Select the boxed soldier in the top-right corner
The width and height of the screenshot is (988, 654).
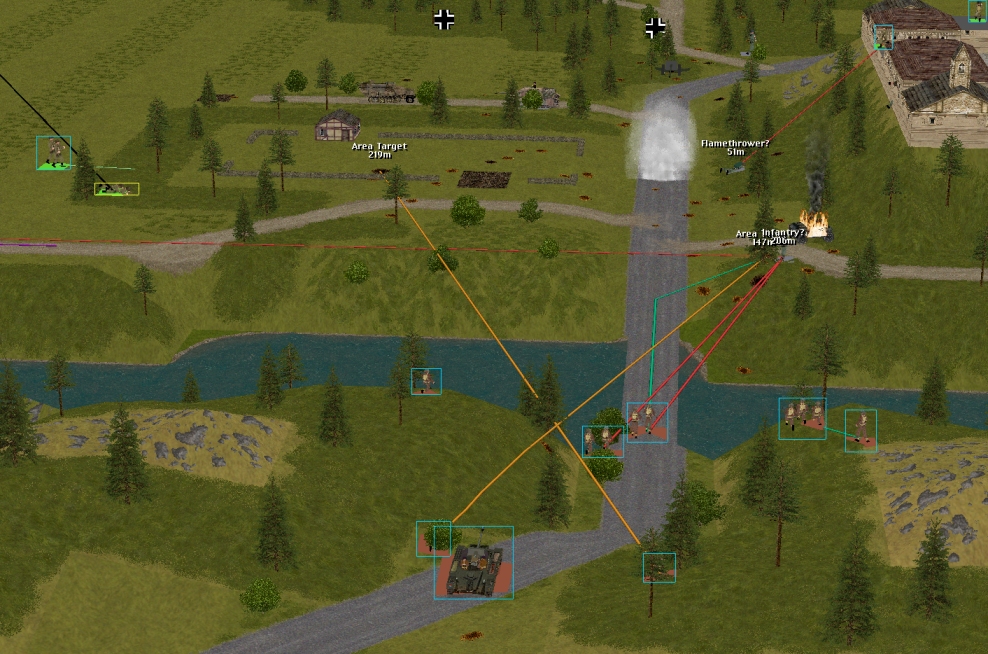[x=977, y=11]
